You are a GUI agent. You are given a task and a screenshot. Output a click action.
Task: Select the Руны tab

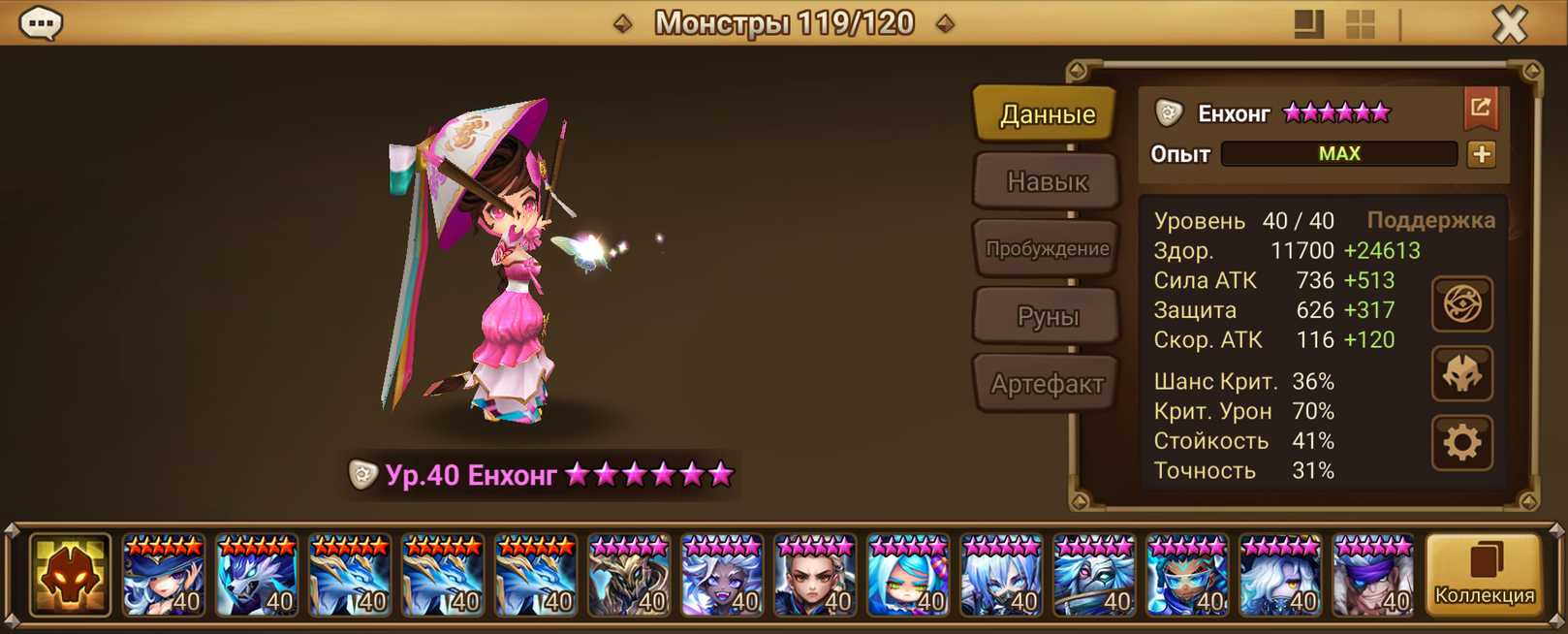point(1047,317)
